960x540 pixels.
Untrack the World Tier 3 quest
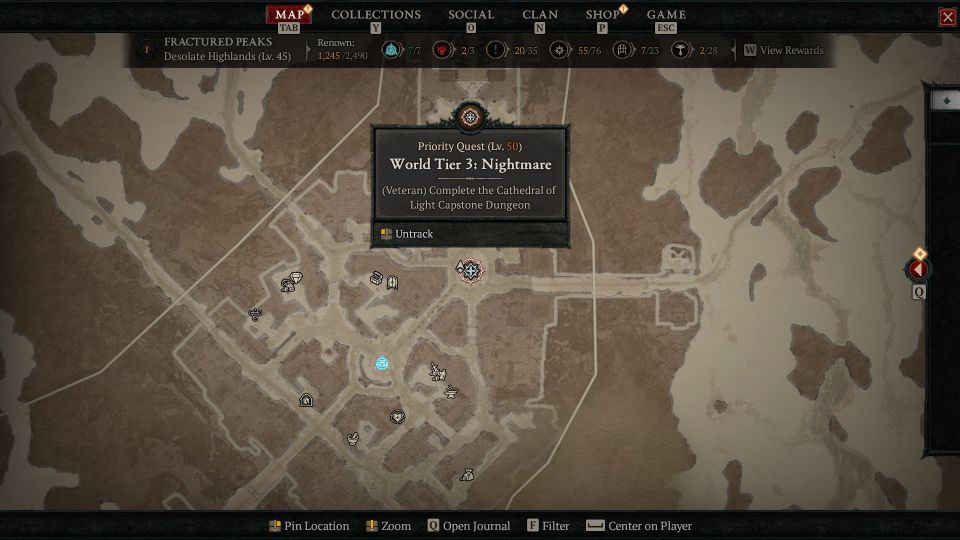click(414, 234)
